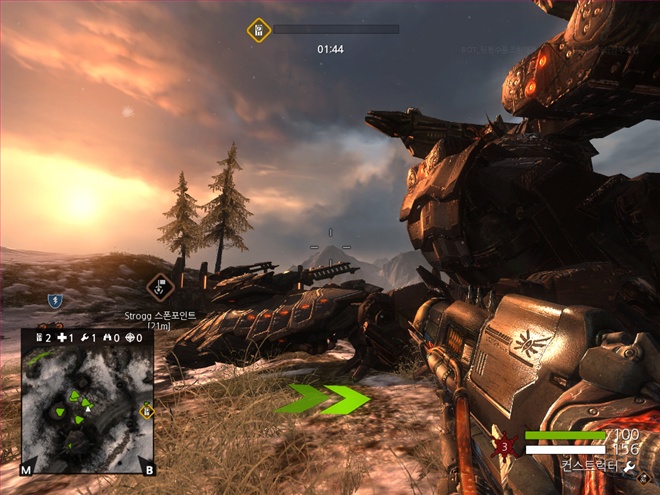Click the Constructor class wrench icon
The height and width of the screenshot is (495, 660).
pos(630,467)
